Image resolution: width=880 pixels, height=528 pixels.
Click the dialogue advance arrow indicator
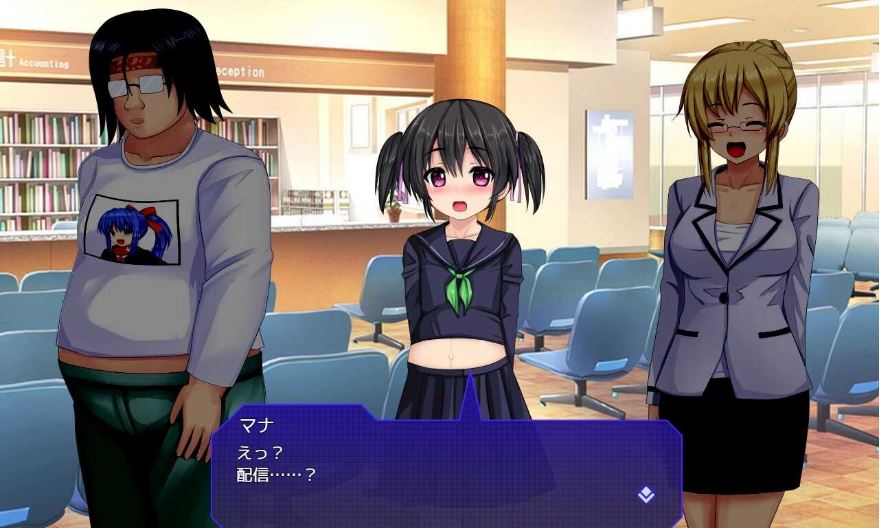(646, 493)
